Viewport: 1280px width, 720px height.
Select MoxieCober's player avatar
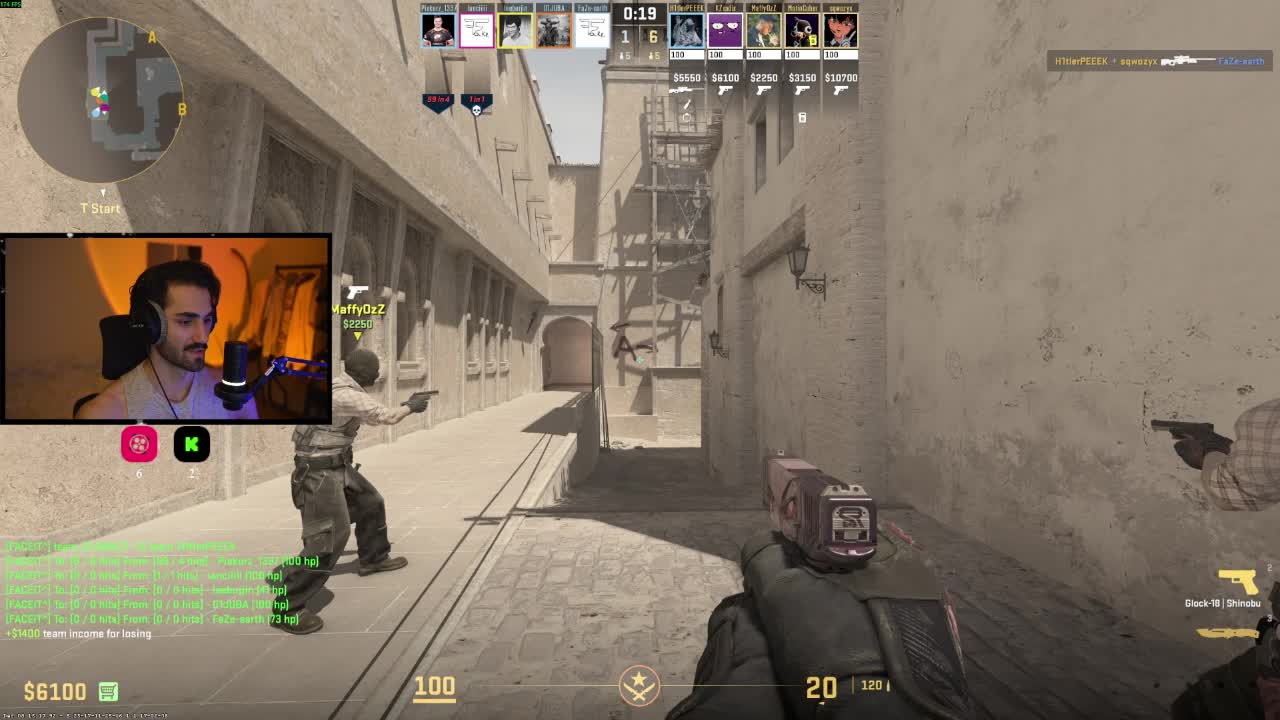(802, 31)
